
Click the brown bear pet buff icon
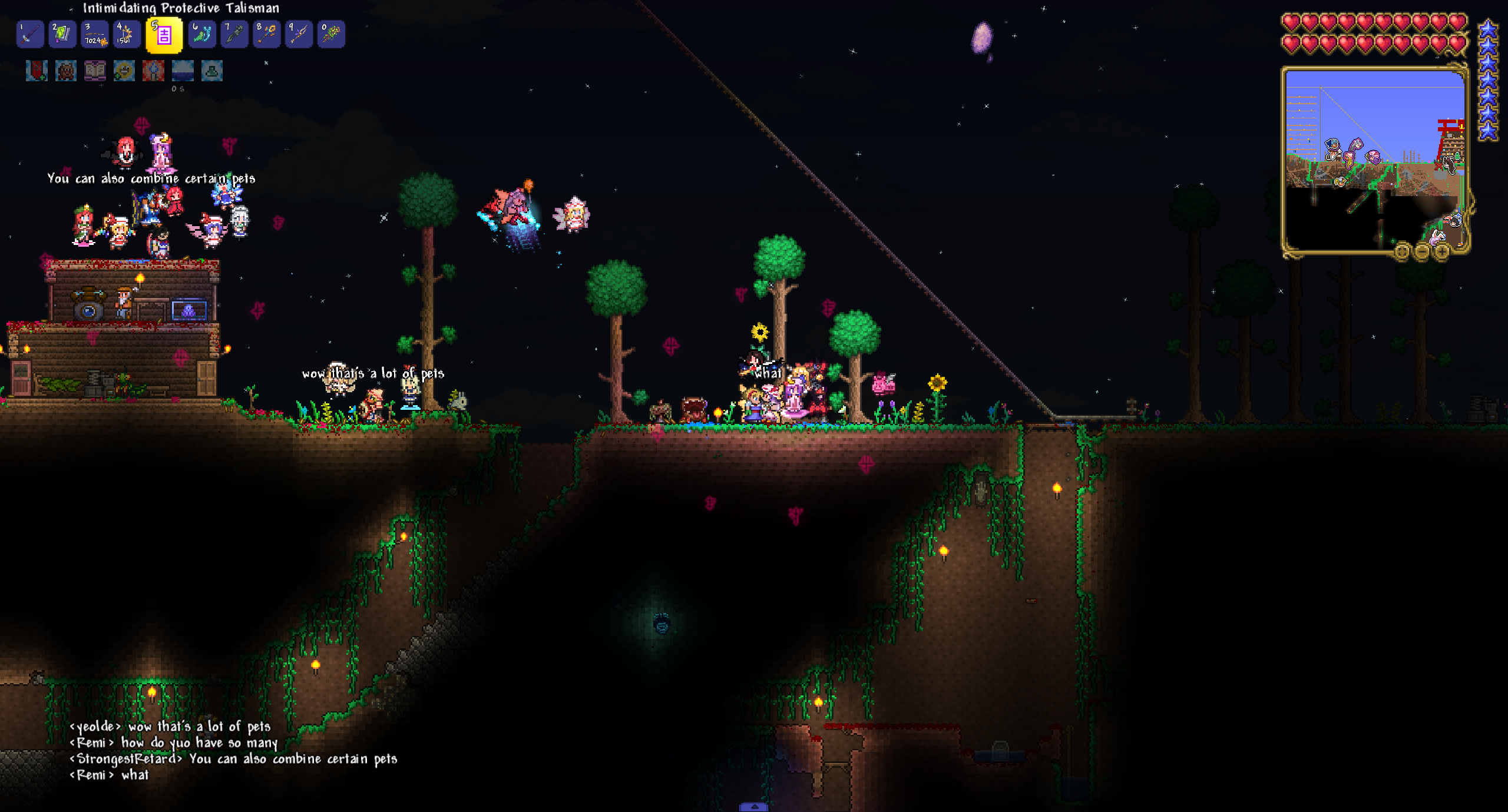coord(65,71)
